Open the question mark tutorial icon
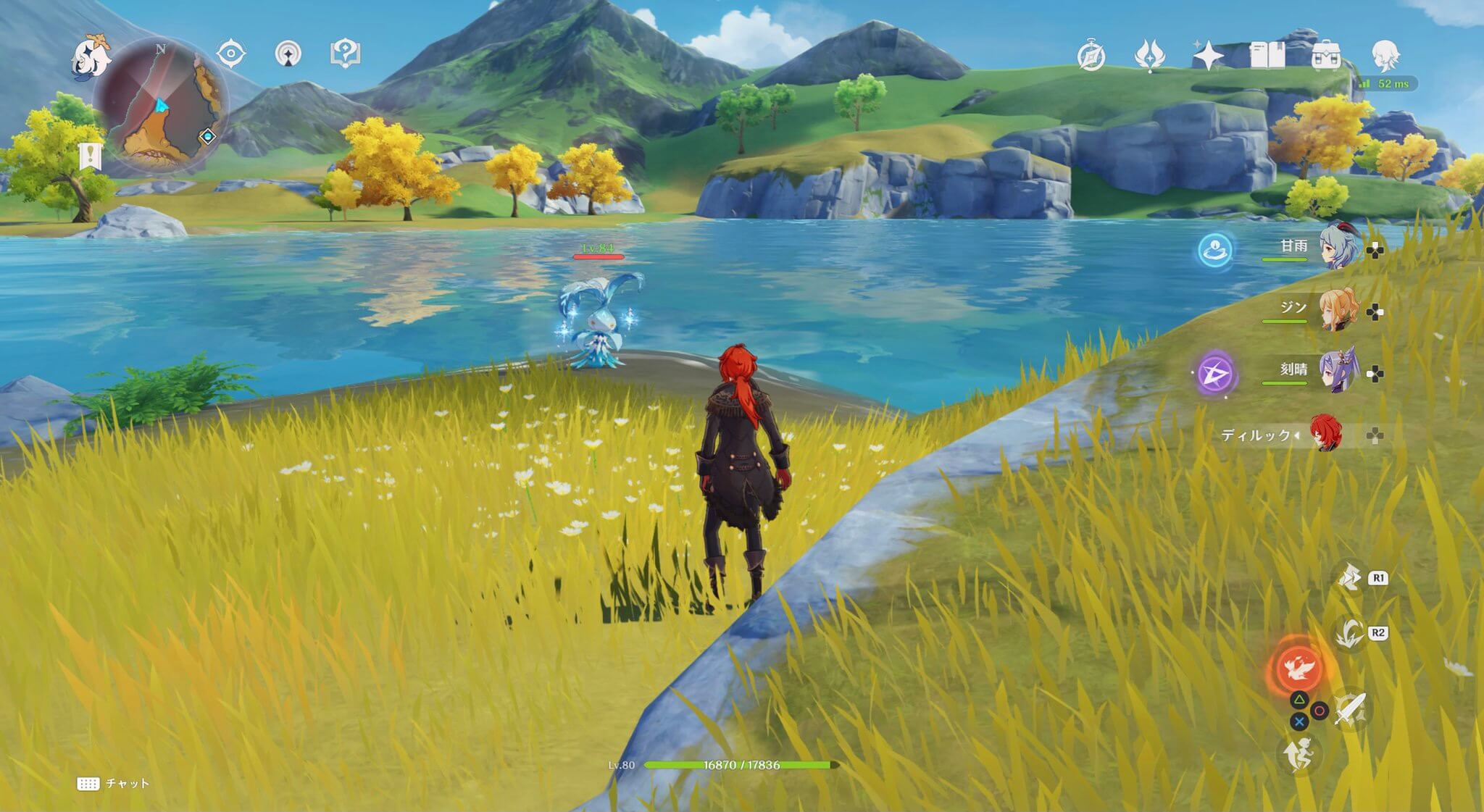The width and height of the screenshot is (1484, 812). point(345,54)
